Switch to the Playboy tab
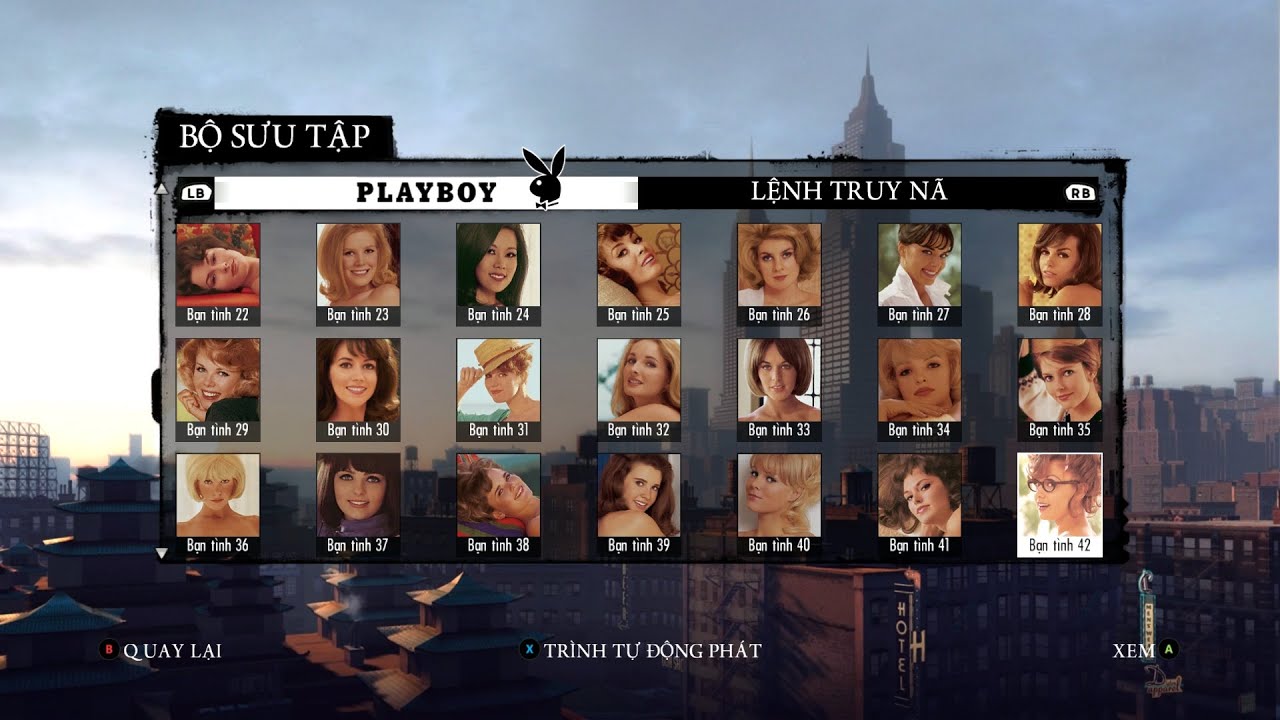The width and height of the screenshot is (1280, 720). click(426, 193)
